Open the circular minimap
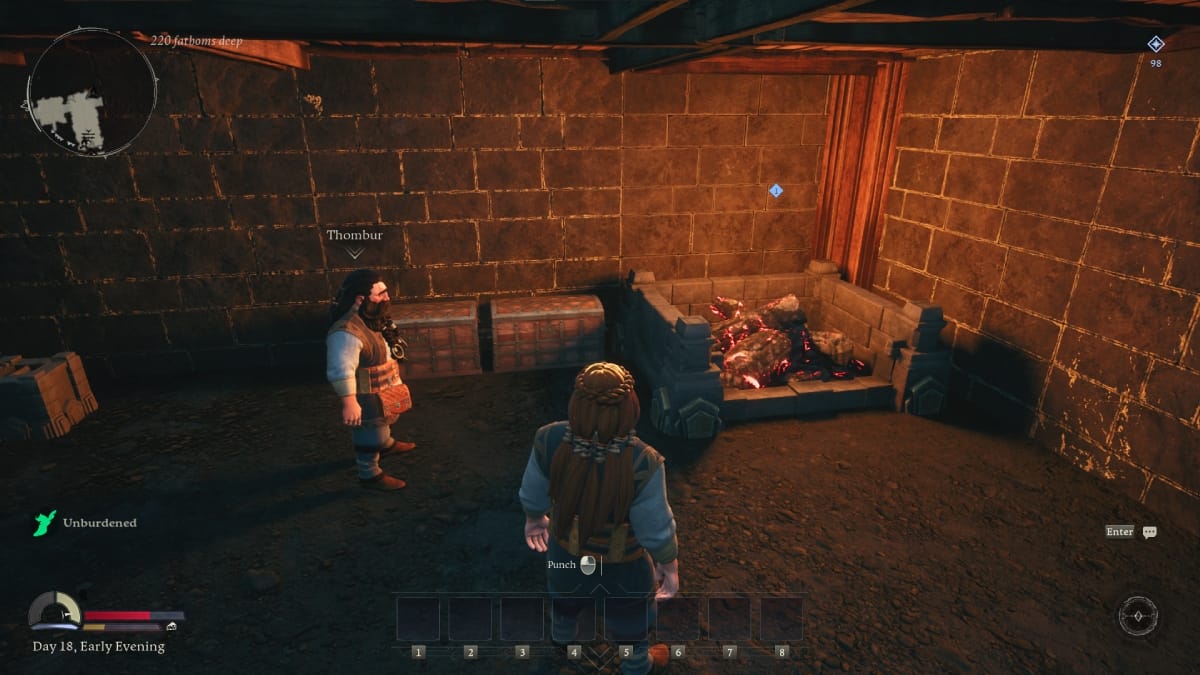 tap(91, 92)
